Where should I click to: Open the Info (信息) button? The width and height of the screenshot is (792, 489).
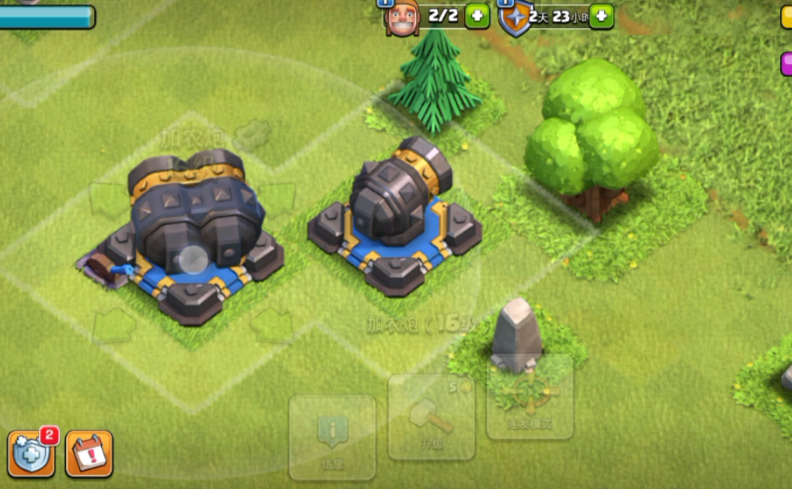pos(332,436)
